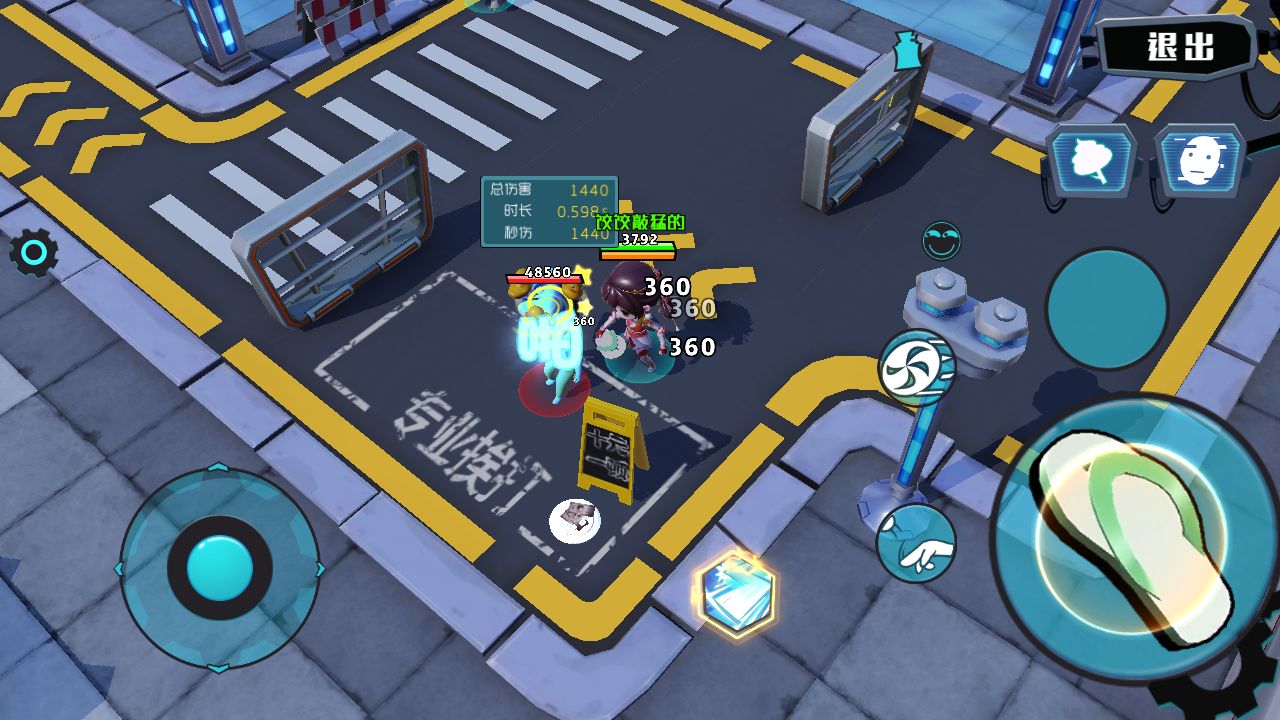Tap the blank teal circle skill button
The height and width of the screenshot is (720, 1280).
pyautogui.click(x=1106, y=308)
